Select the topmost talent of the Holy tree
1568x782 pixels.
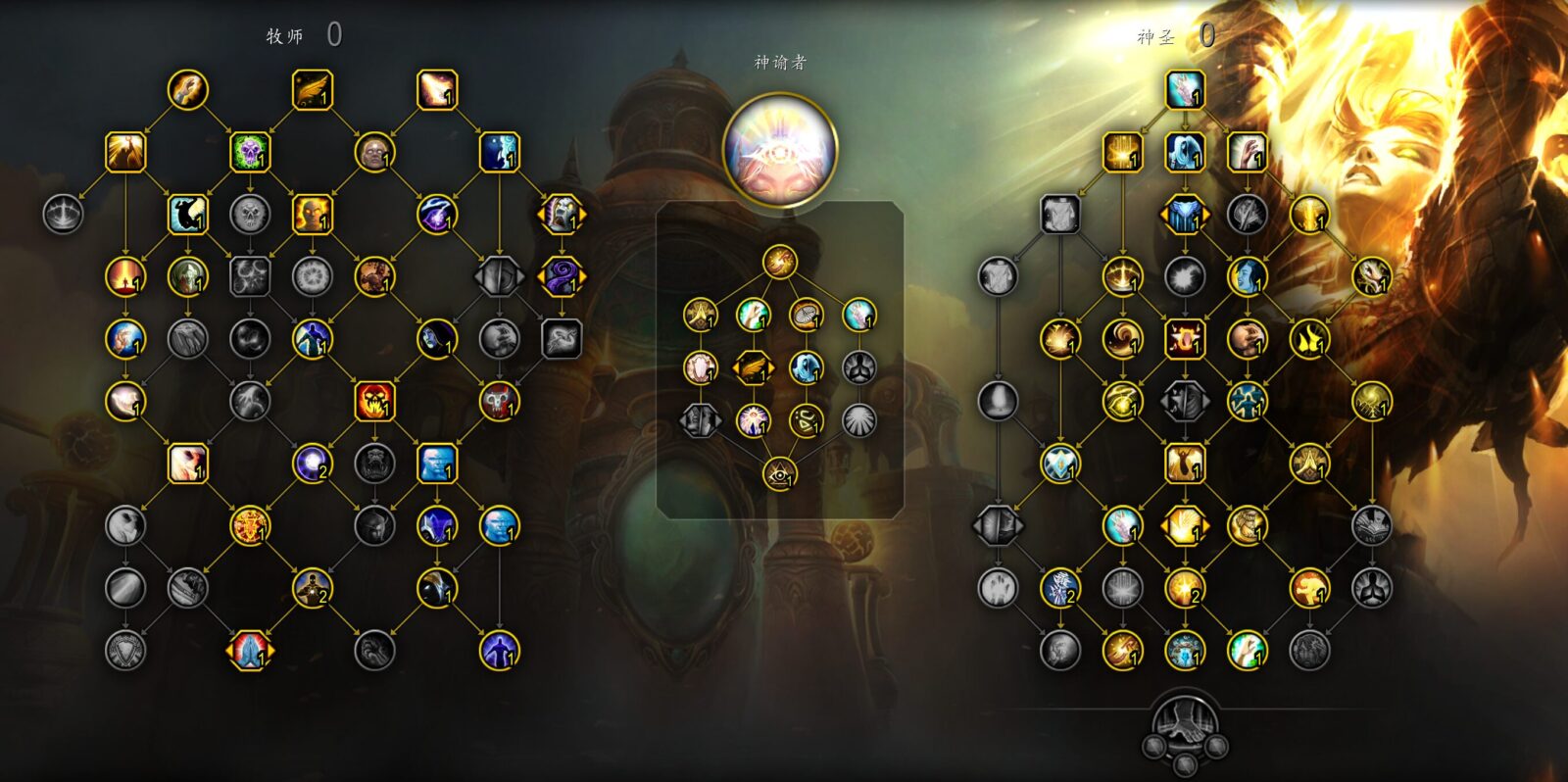[1185, 90]
